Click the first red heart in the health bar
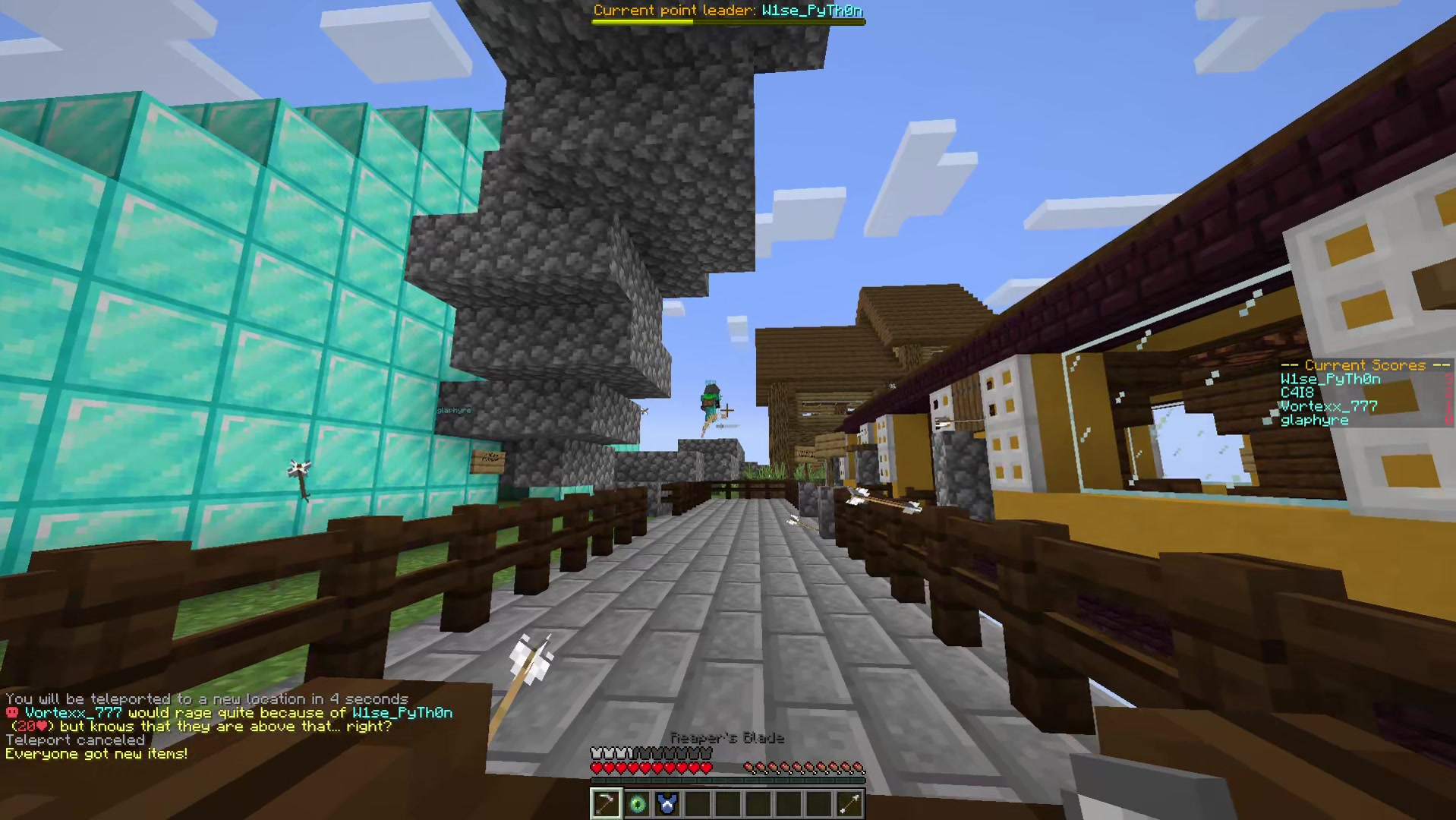The width and height of the screenshot is (1456, 820). point(595,766)
